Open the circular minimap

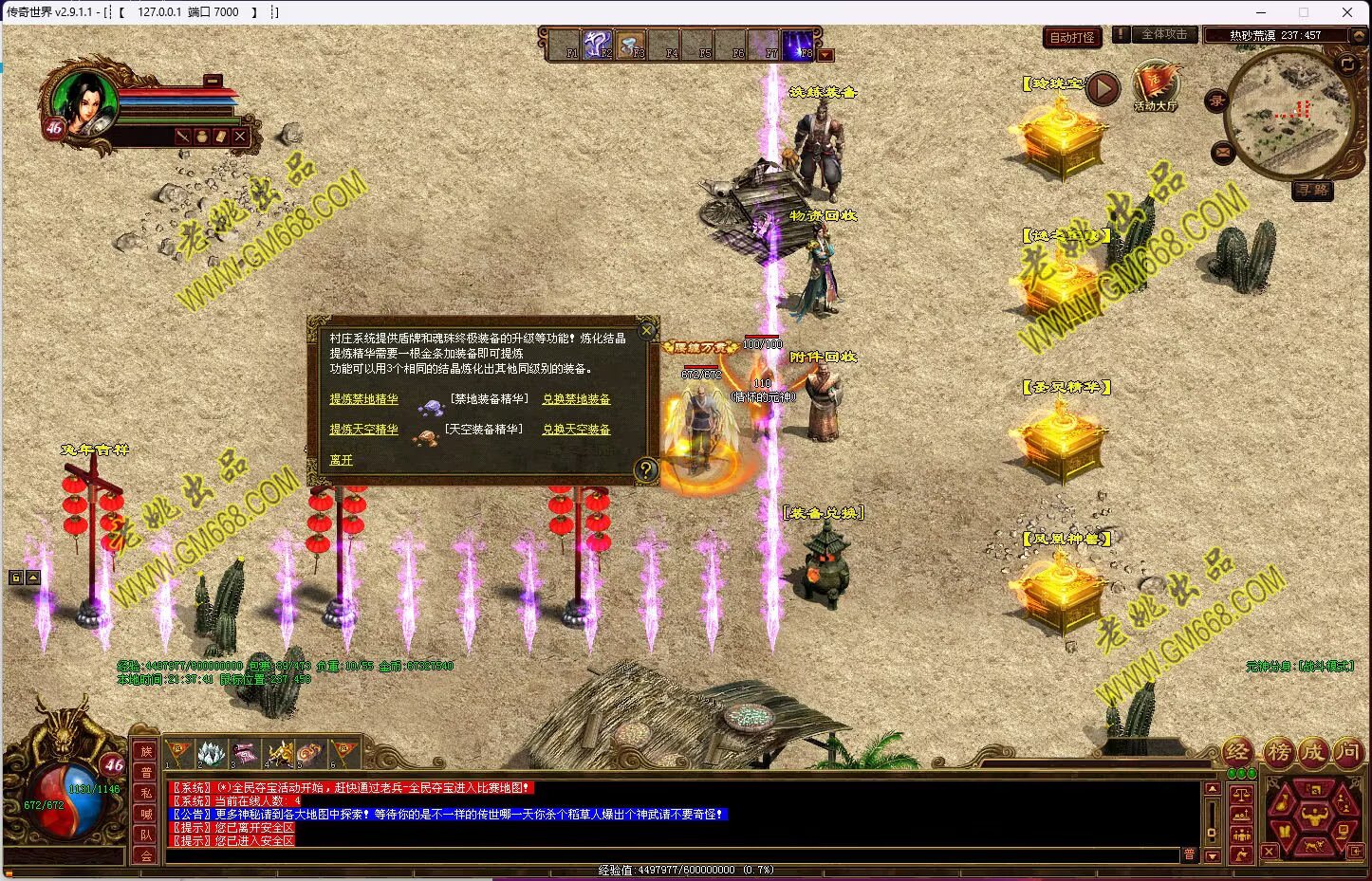tap(1285, 114)
